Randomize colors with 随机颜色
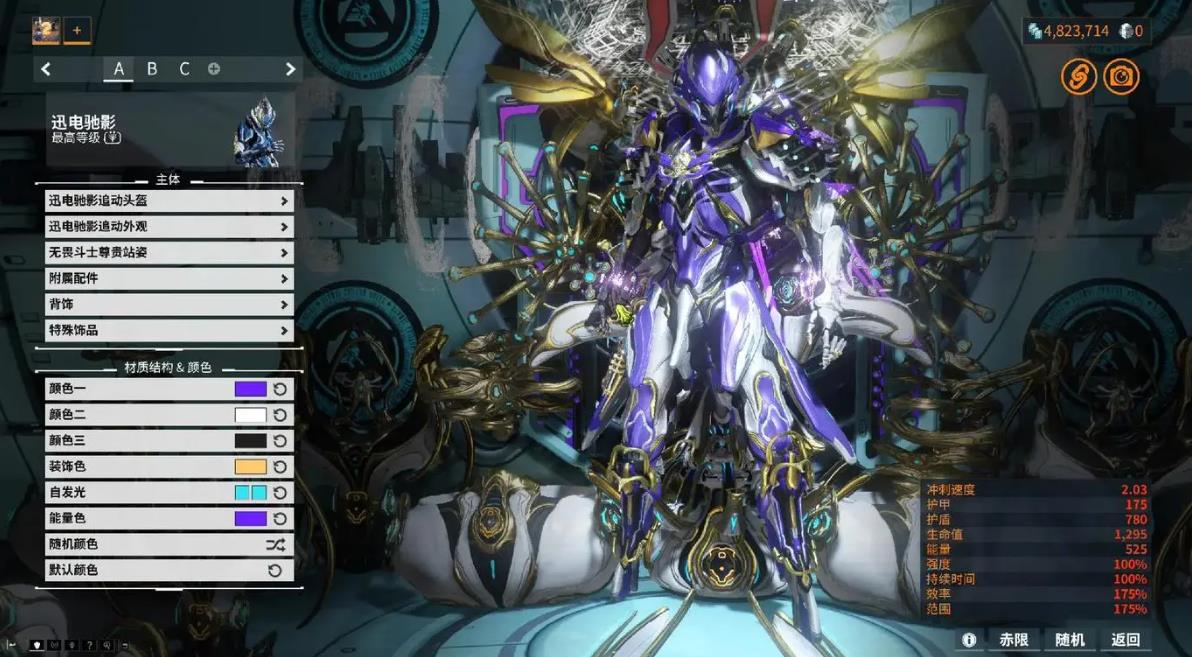 click(x=168, y=545)
